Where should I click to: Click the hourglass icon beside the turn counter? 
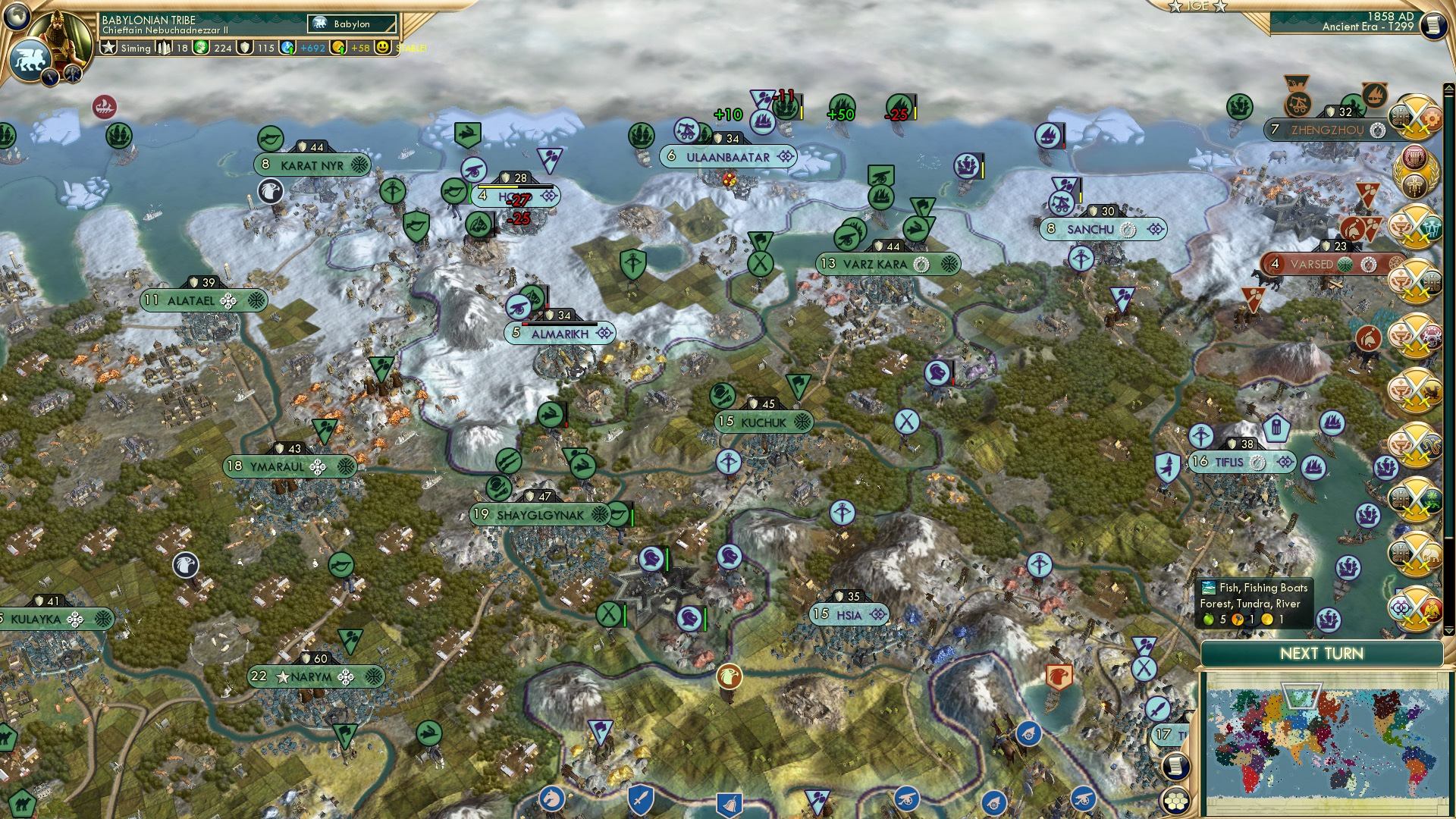click(1434, 25)
